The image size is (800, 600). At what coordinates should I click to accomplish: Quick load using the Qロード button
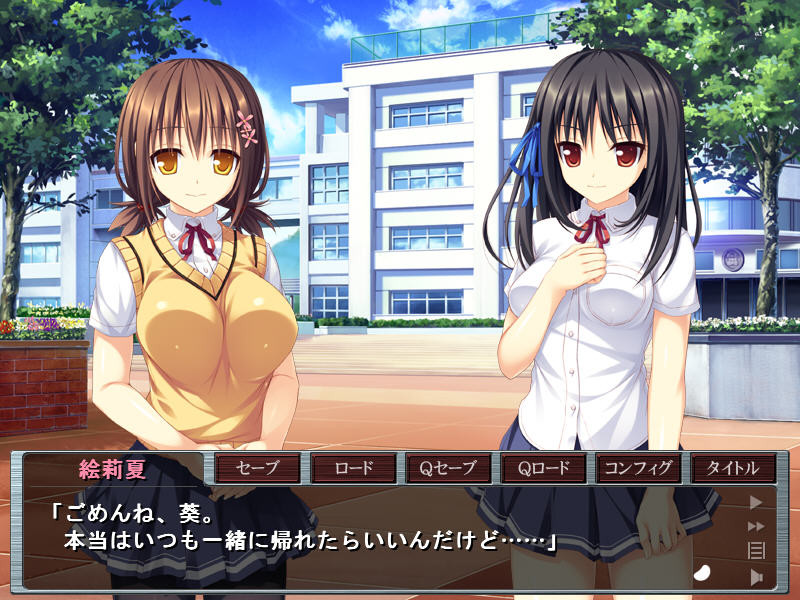[x=544, y=468]
